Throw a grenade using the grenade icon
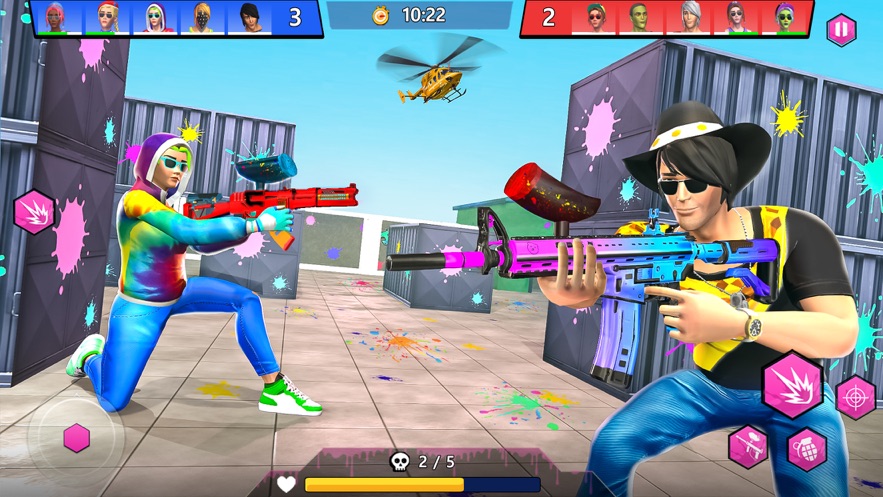 pyautogui.click(x=807, y=449)
